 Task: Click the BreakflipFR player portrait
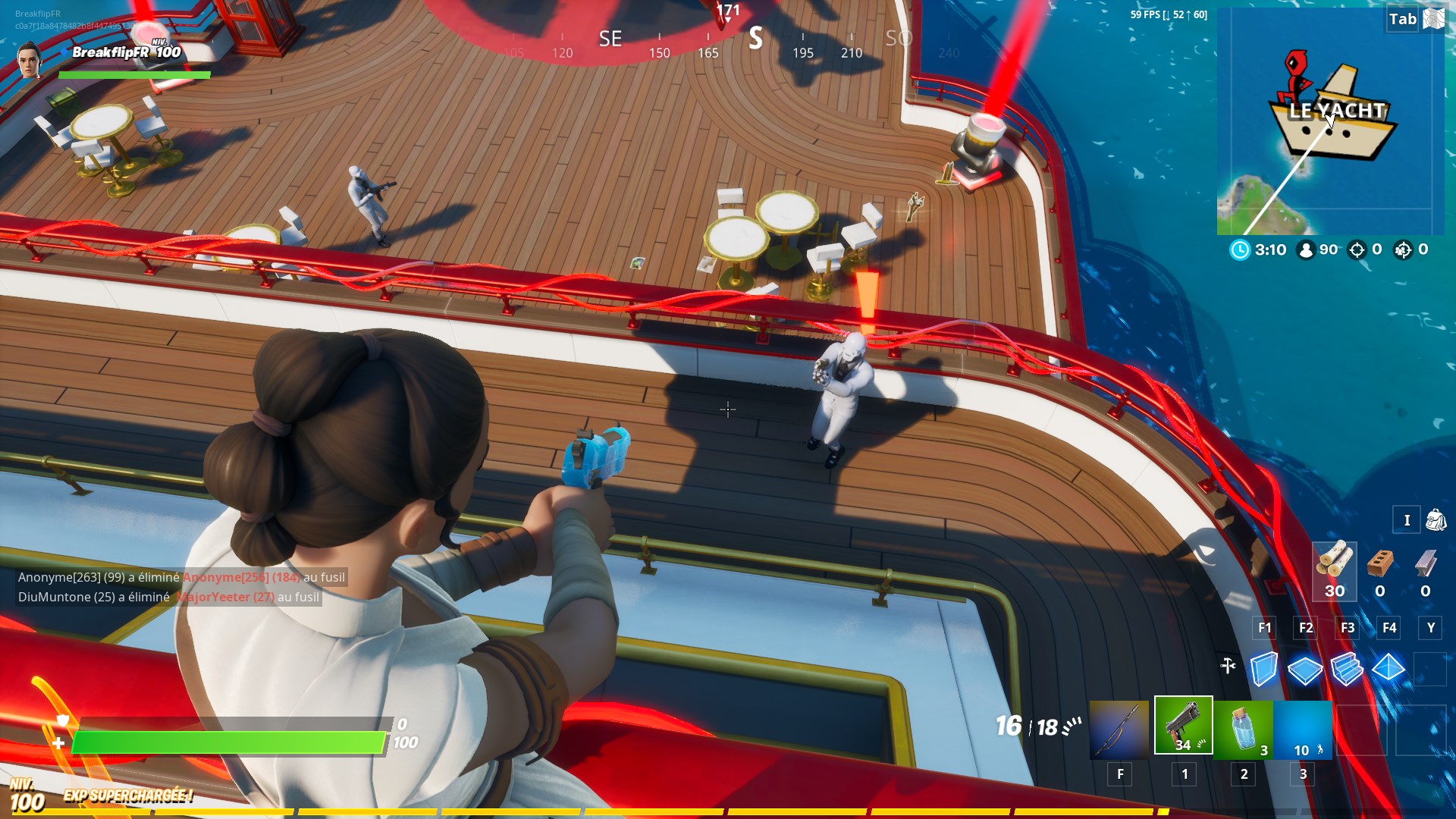click(x=30, y=61)
